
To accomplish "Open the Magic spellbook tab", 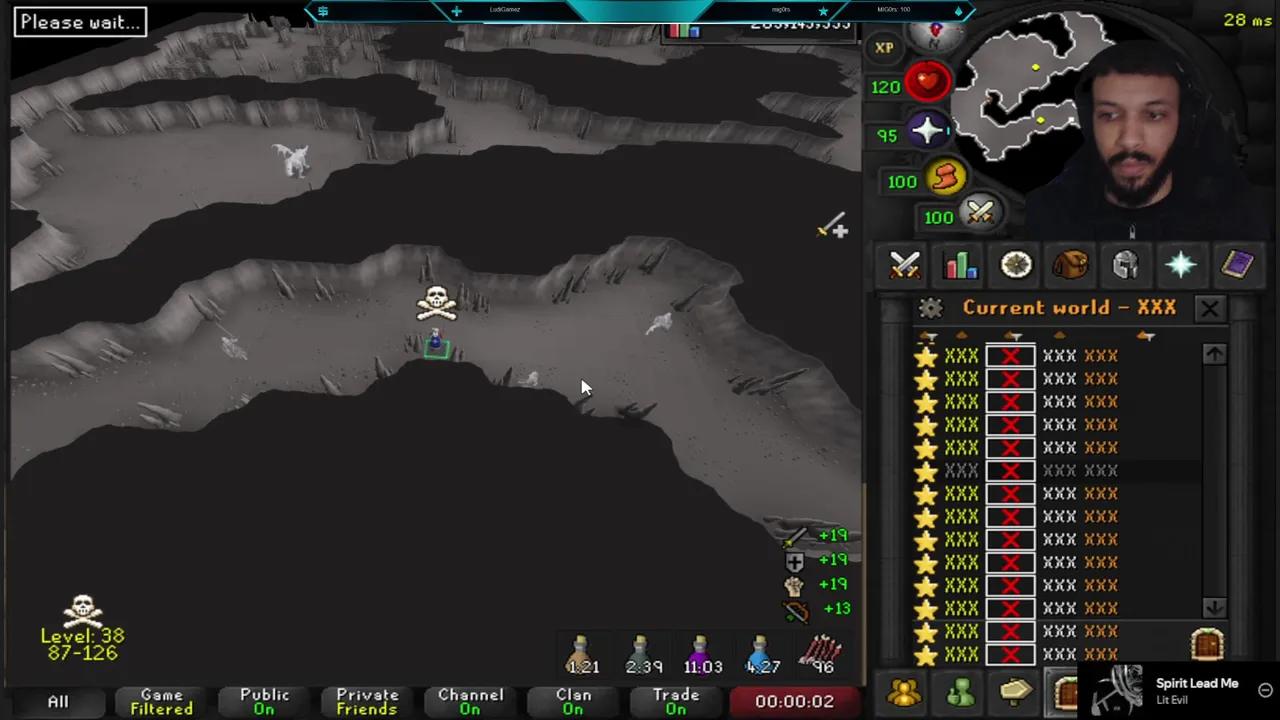I will [x=1237, y=264].
